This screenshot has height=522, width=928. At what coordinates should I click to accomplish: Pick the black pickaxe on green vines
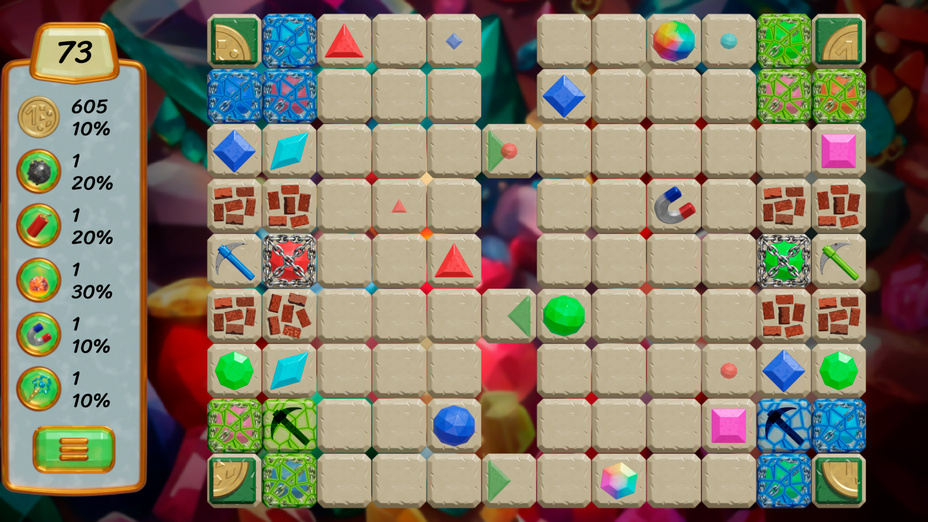coord(289,425)
